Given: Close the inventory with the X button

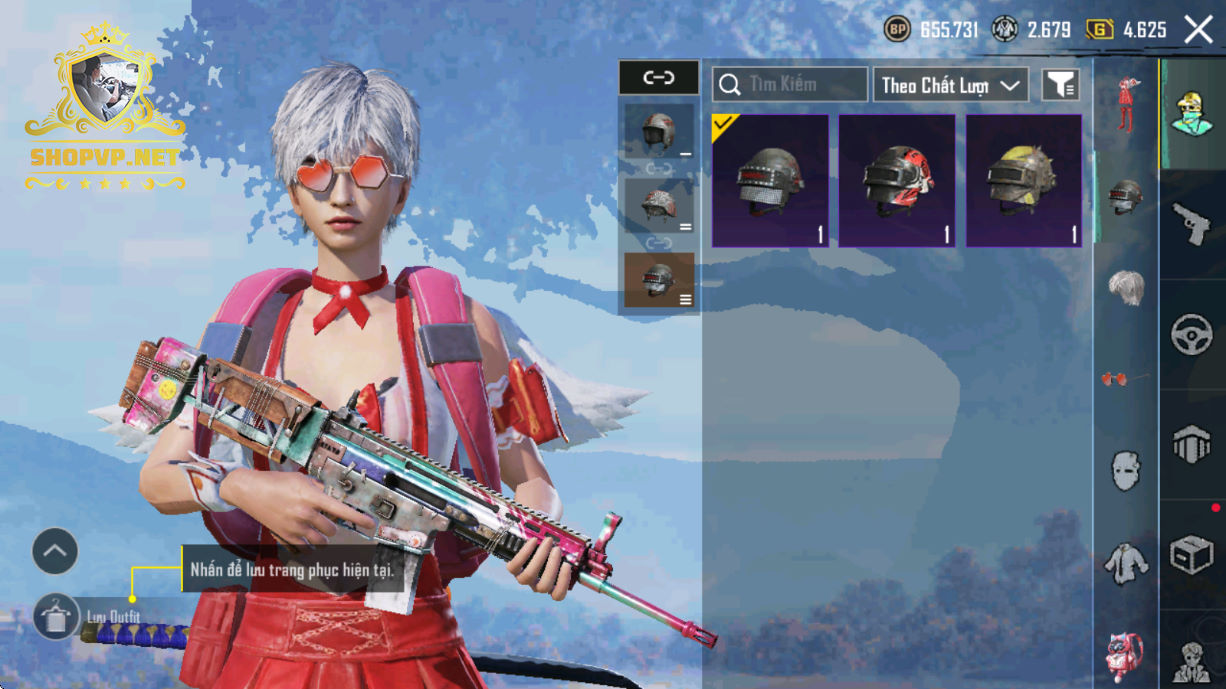Looking at the screenshot, I should [x=1198, y=30].
